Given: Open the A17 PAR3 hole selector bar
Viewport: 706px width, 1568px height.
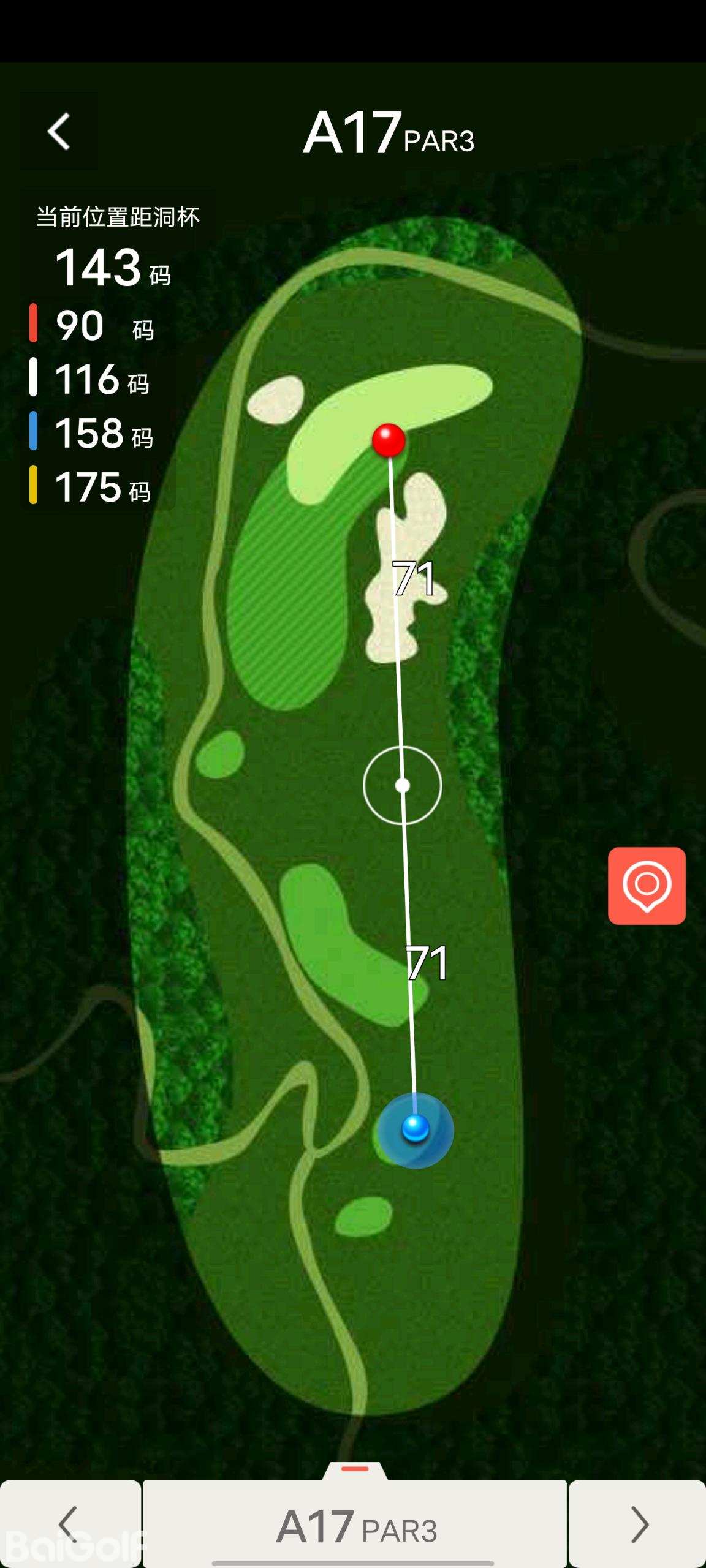Looking at the screenshot, I should [355, 1525].
